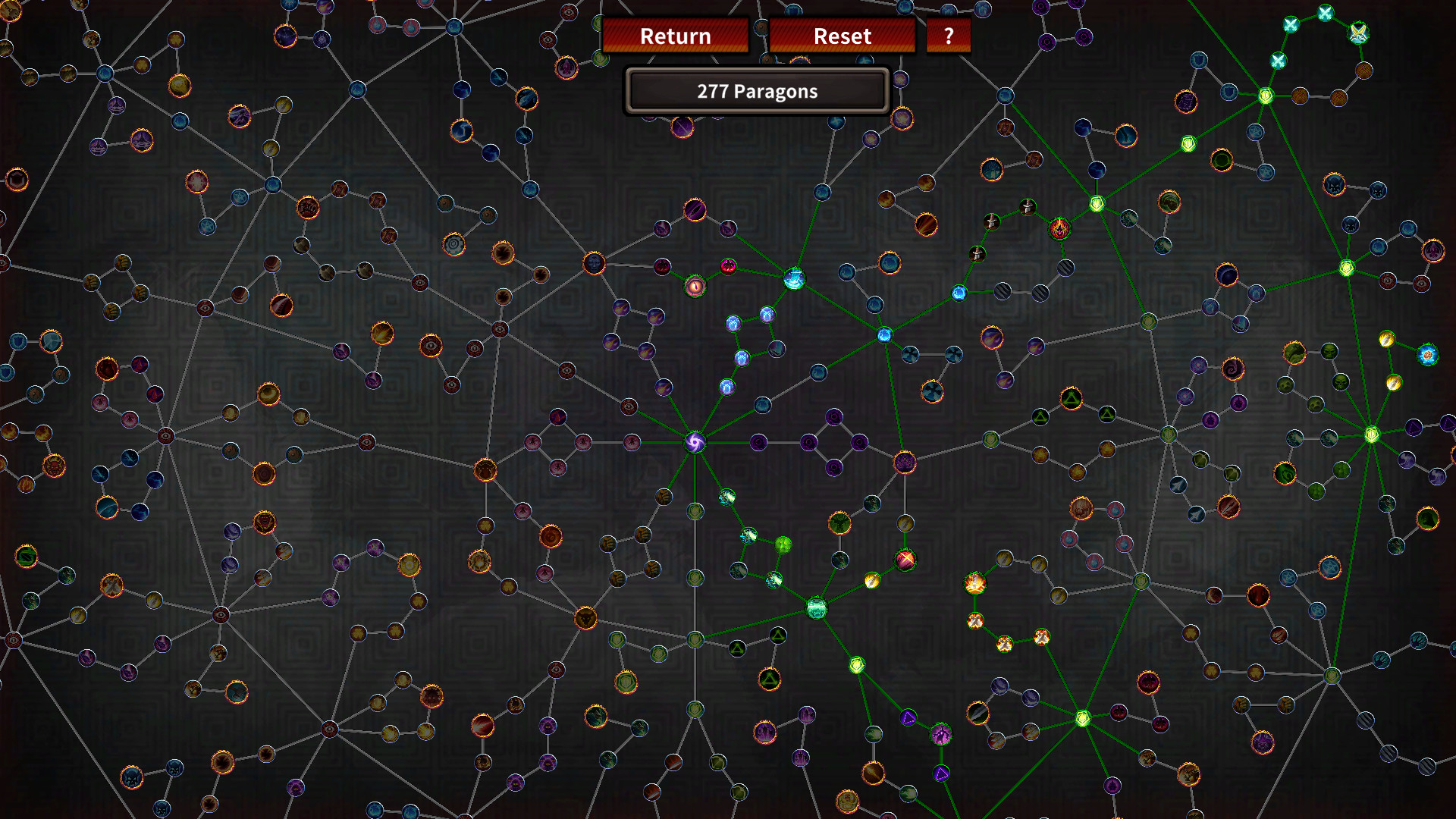Screen dimensions: 1456x819
Task: Select the purple spiral vortex hub node
Action: click(x=695, y=441)
